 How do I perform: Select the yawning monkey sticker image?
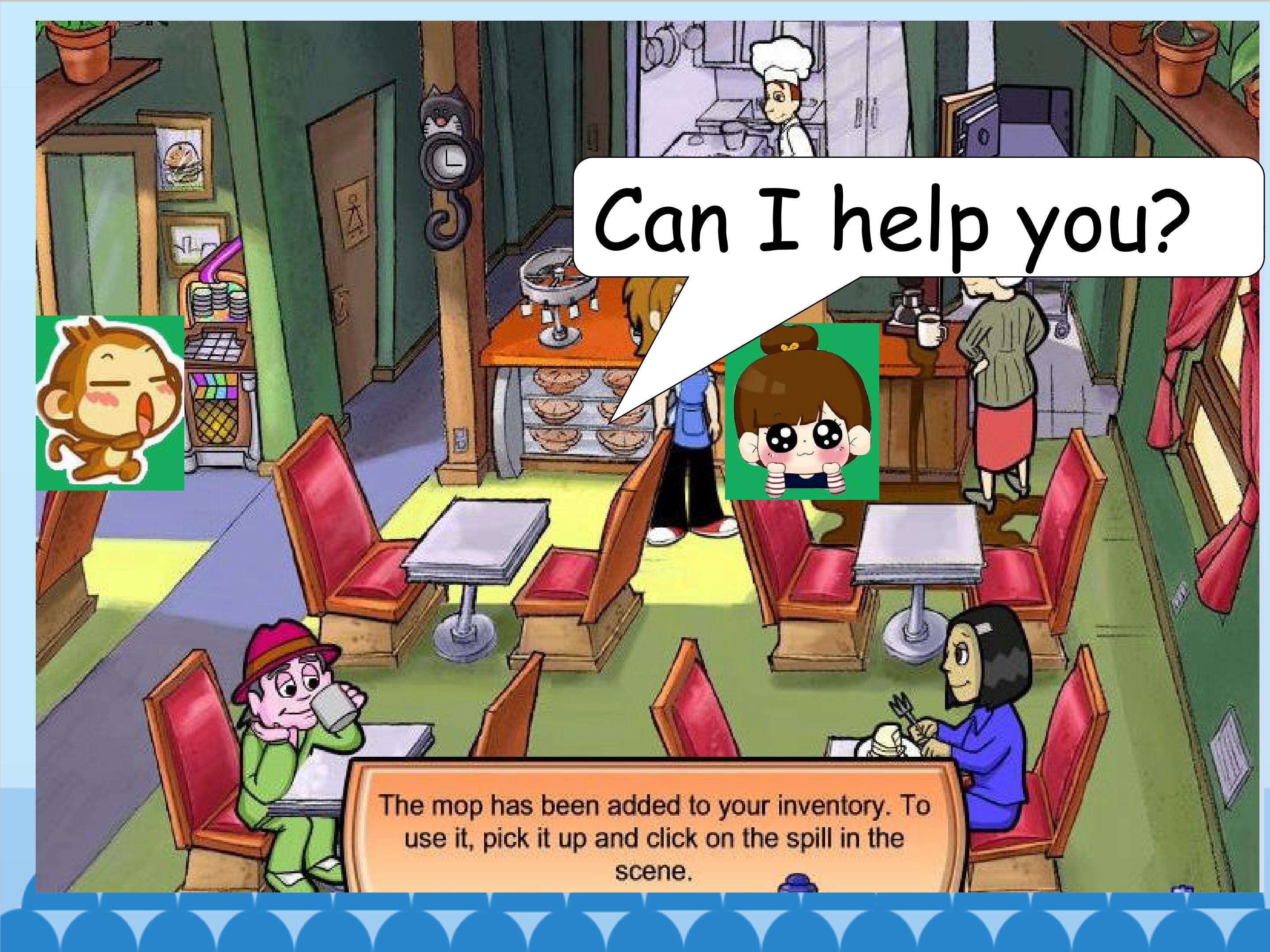pos(110,403)
